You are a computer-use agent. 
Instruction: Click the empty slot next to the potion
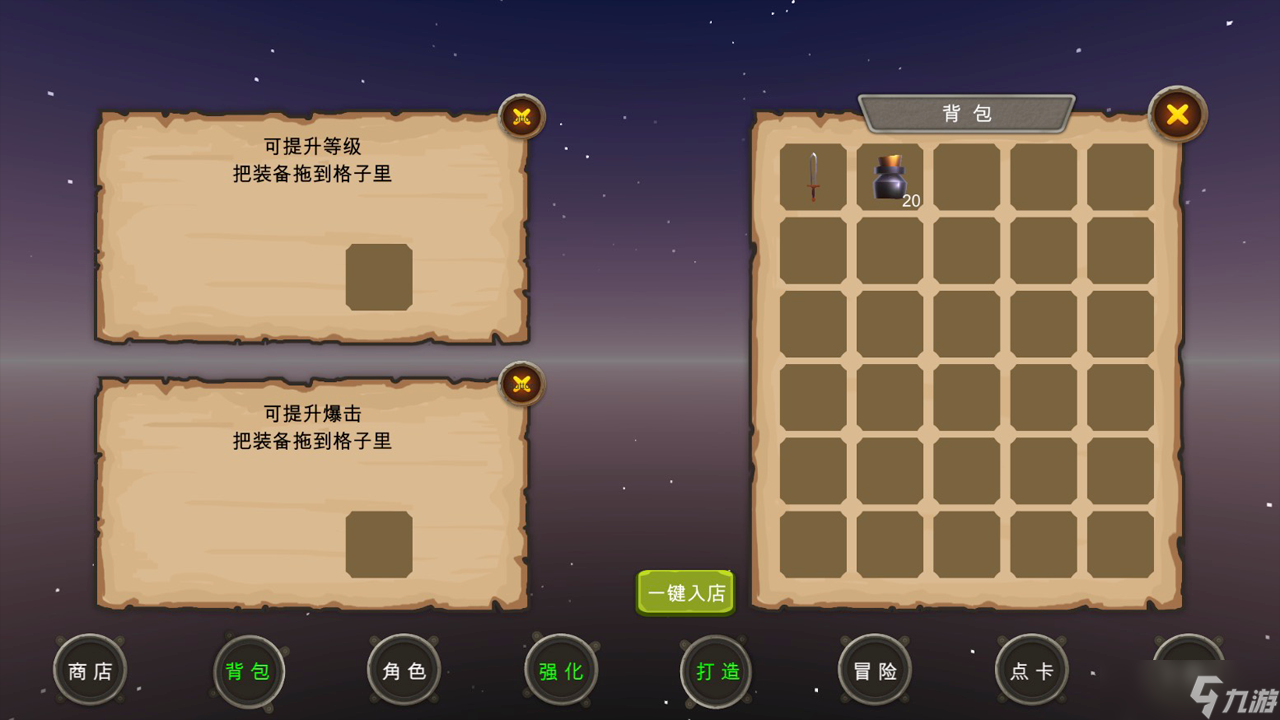pyautogui.click(x=965, y=178)
